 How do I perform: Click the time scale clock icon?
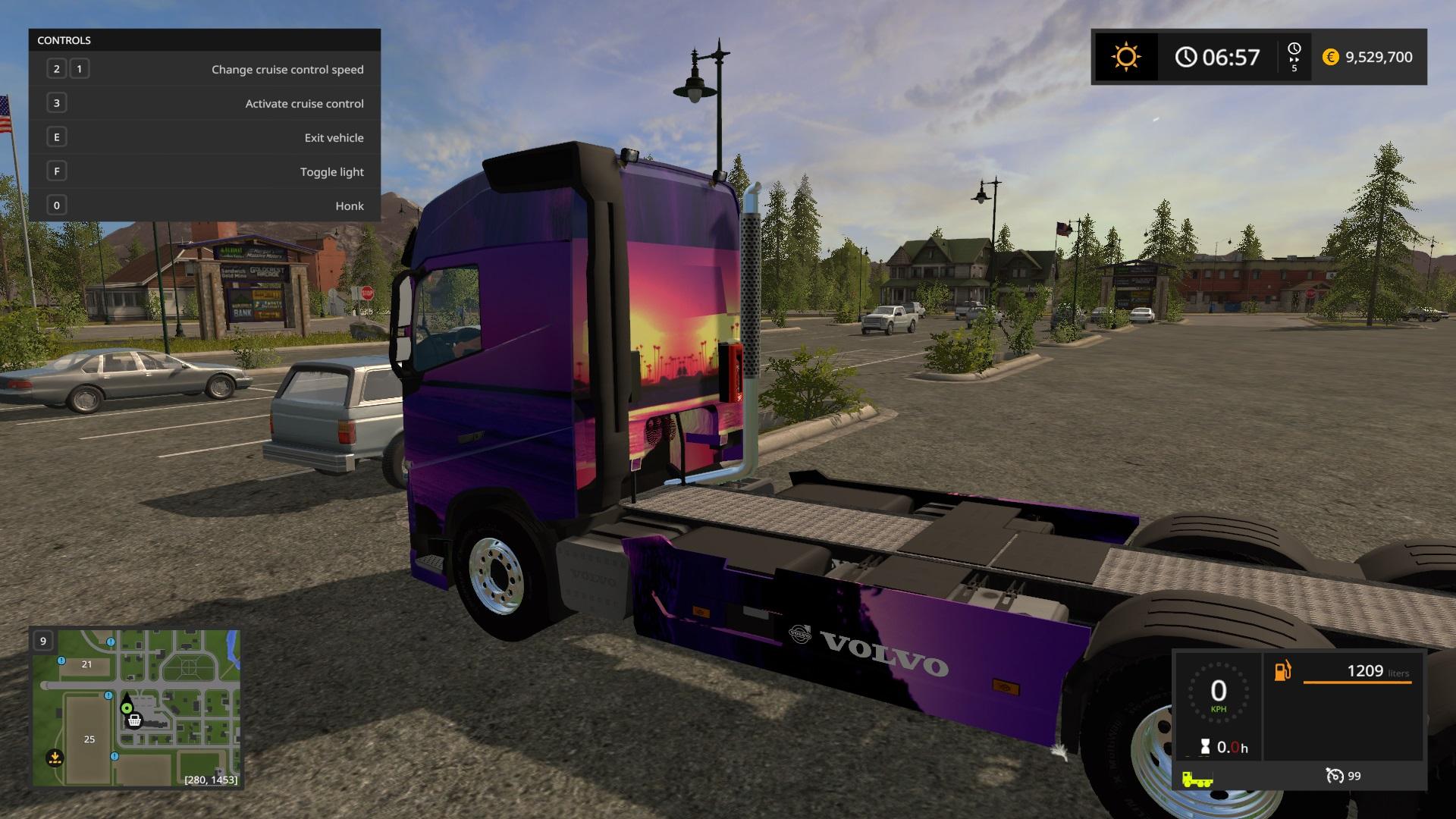(1294, 49)
